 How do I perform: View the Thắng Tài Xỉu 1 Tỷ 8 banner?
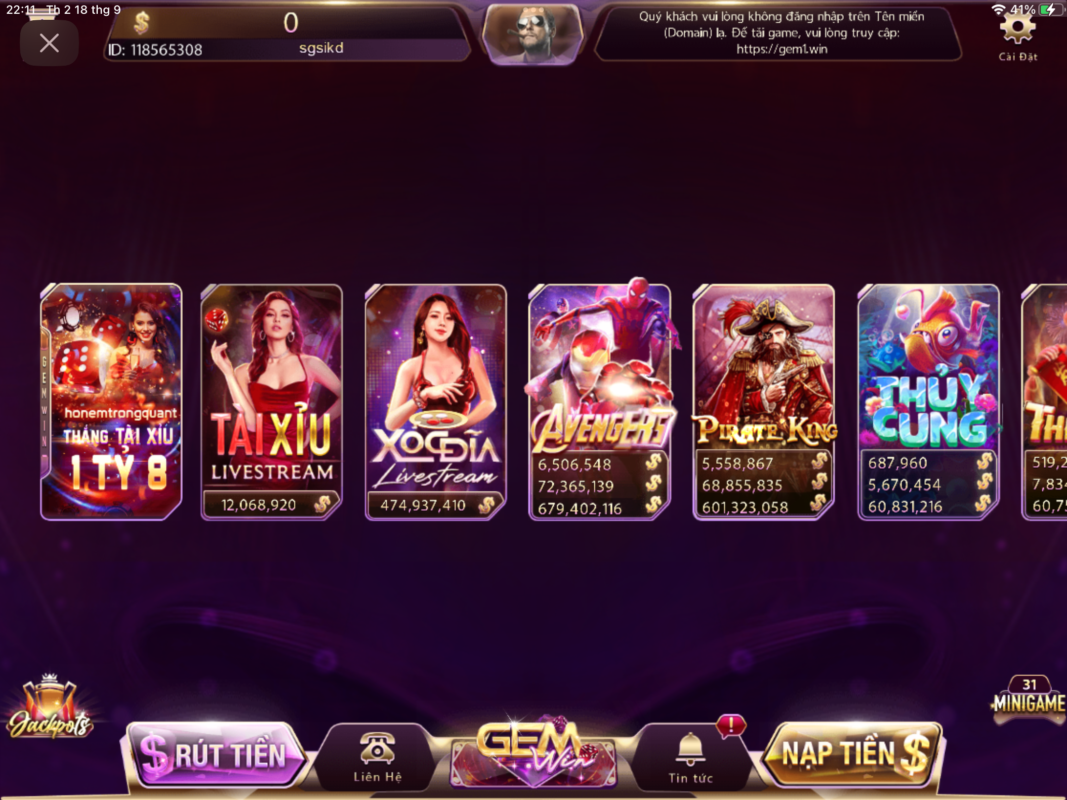click(111, 402)
